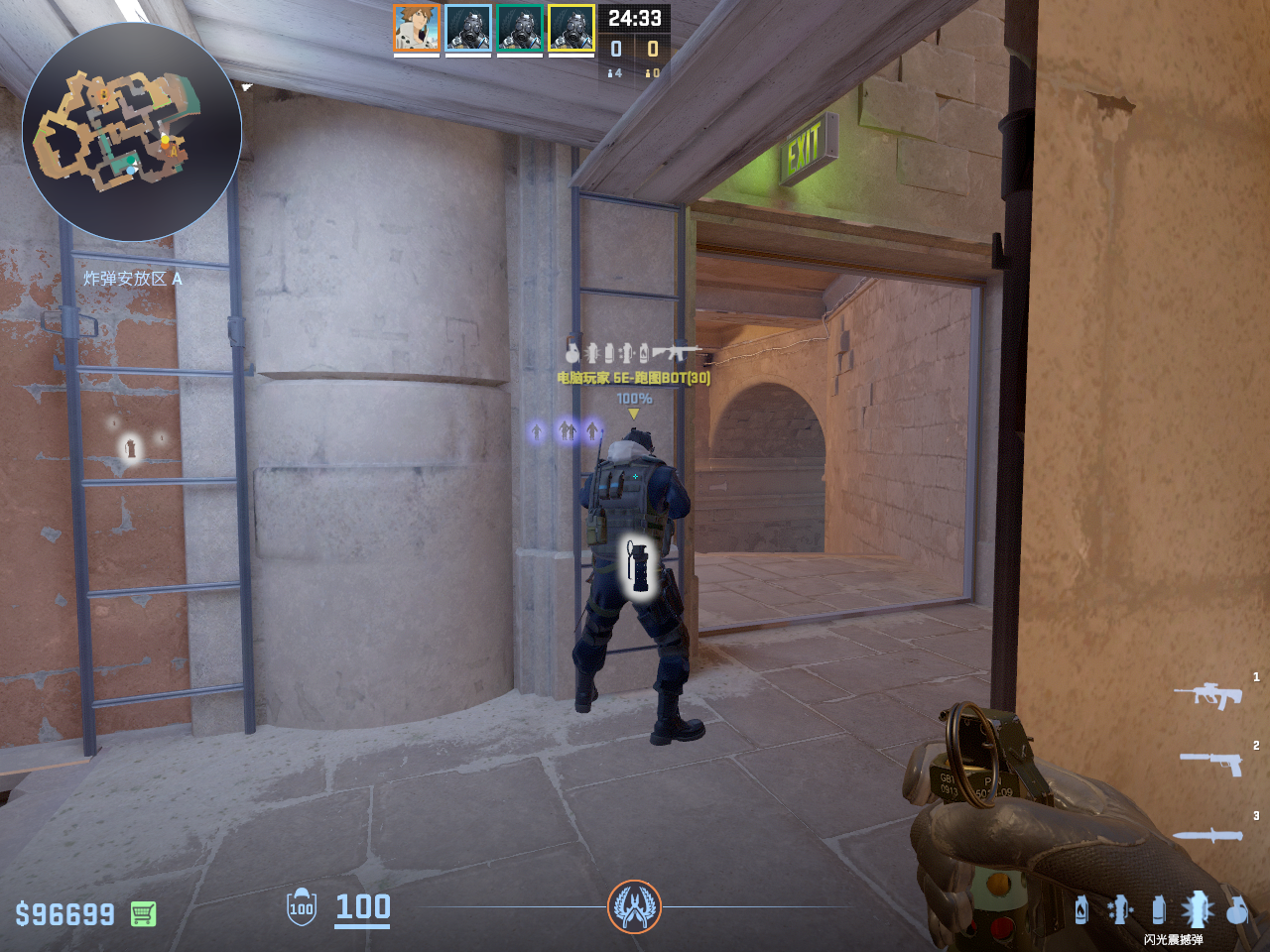
Task: Select the green-framed teammate avatar
Action: [520, 28]
